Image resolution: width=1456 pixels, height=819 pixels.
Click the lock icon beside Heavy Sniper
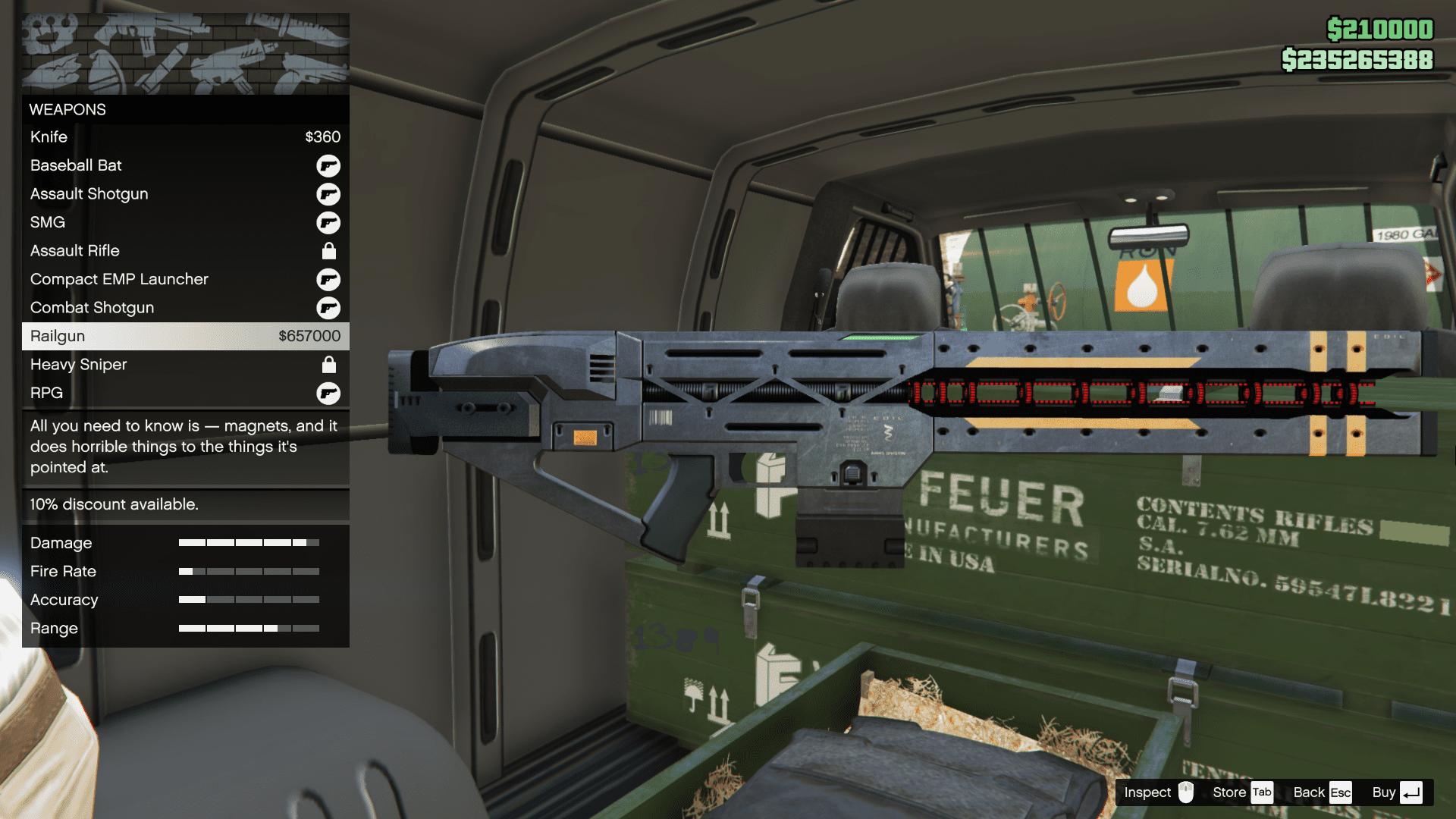(328, 364)
